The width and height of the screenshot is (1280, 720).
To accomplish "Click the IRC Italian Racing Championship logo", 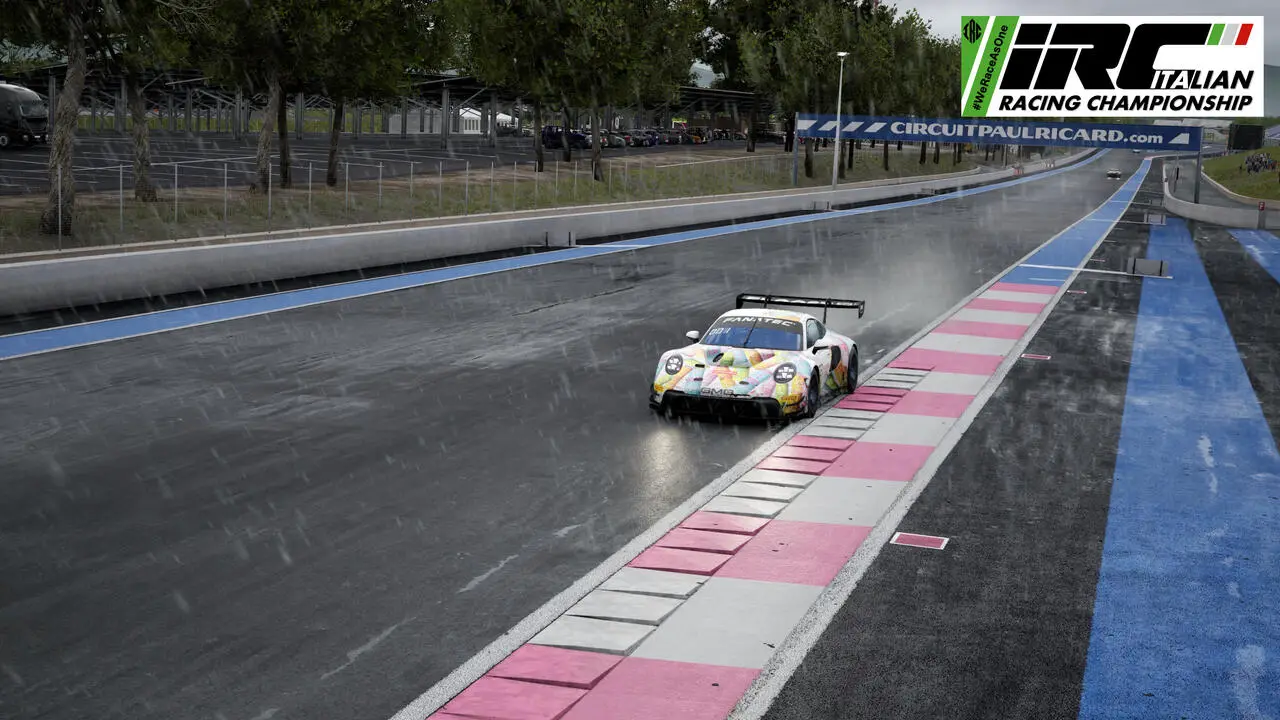I will coord(1111,66).
